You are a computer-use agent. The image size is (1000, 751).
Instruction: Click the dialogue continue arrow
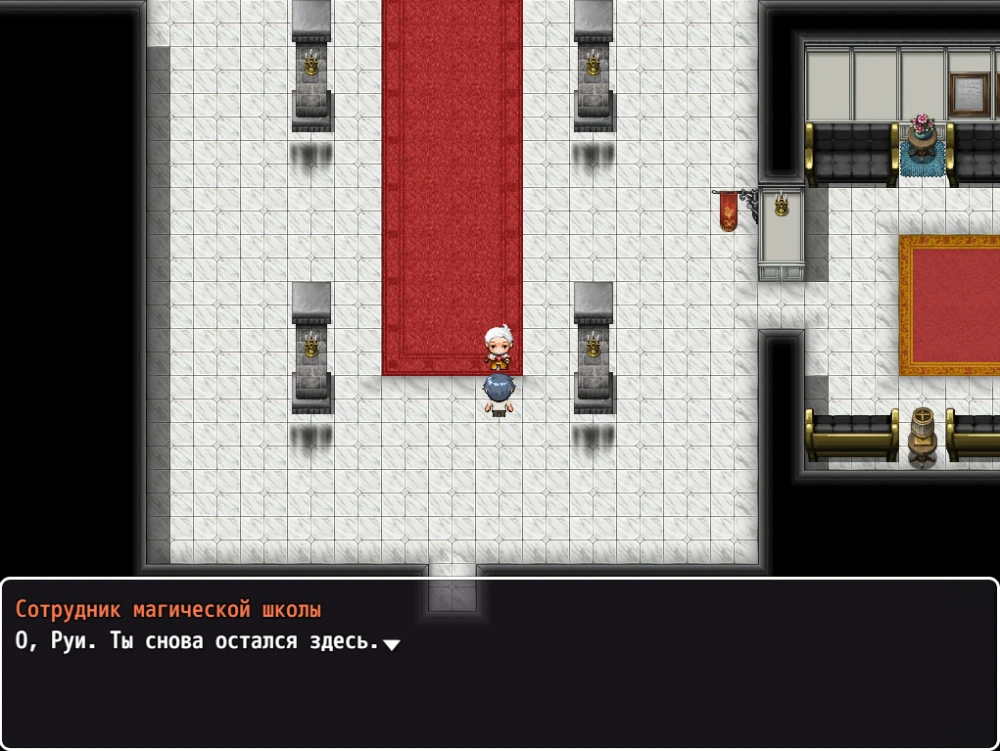(x=392, y=645)
